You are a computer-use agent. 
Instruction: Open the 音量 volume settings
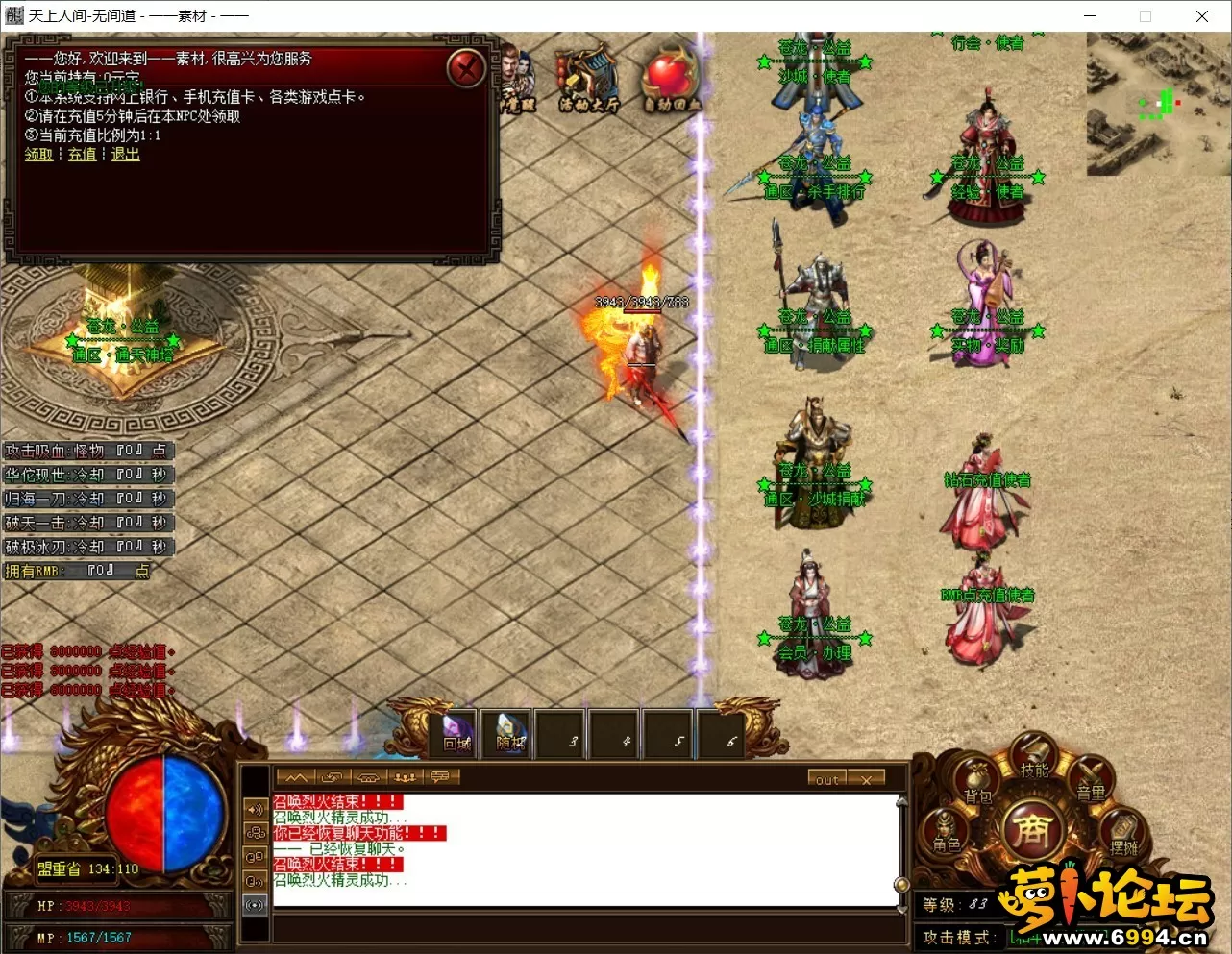pos(1091,780)
